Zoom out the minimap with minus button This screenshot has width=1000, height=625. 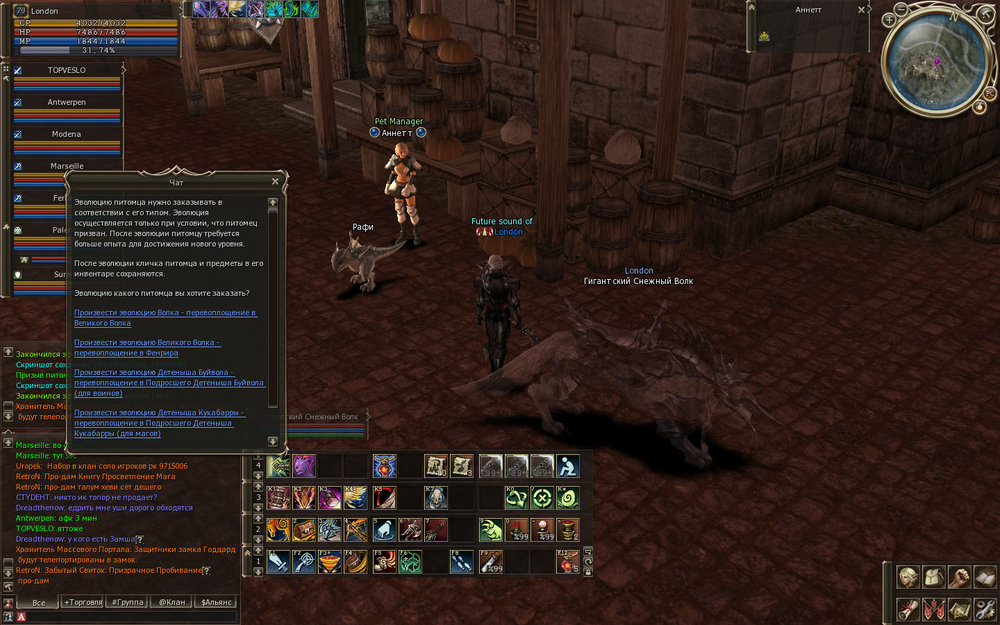point(902,8)
